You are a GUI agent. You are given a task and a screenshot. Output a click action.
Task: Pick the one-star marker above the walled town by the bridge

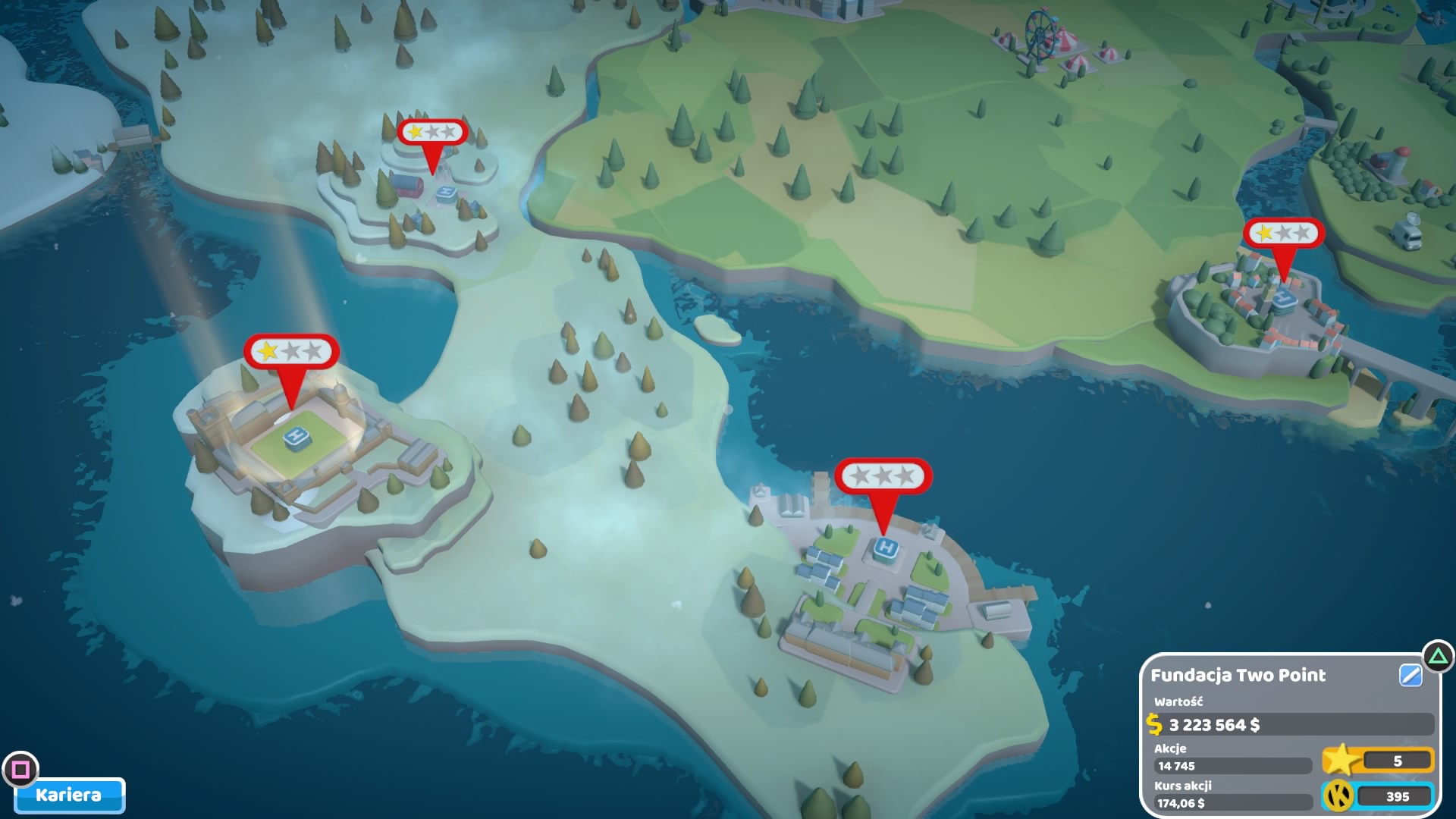(1283, 233)
